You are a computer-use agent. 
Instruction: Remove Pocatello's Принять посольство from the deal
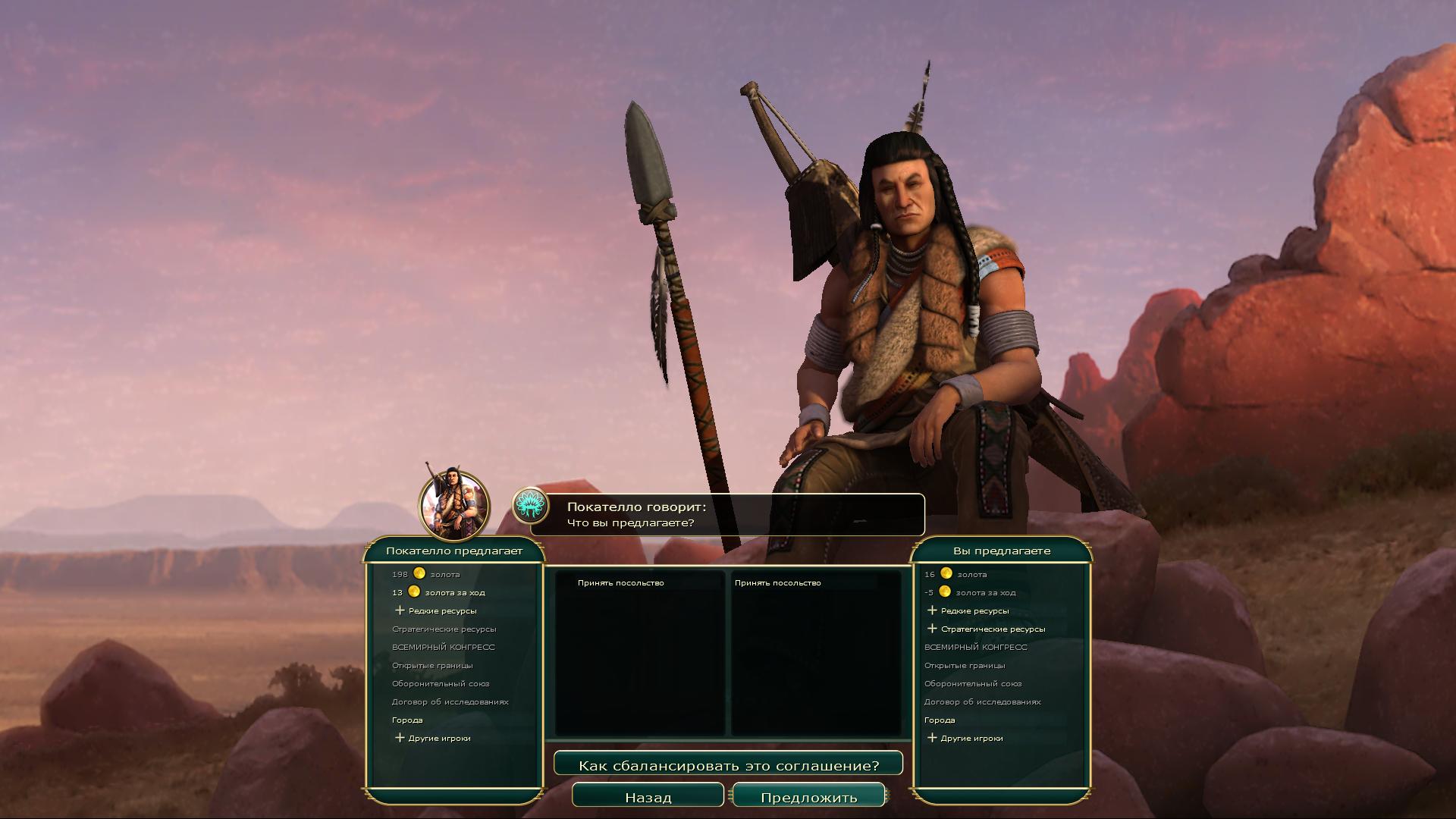click(620, 582)
